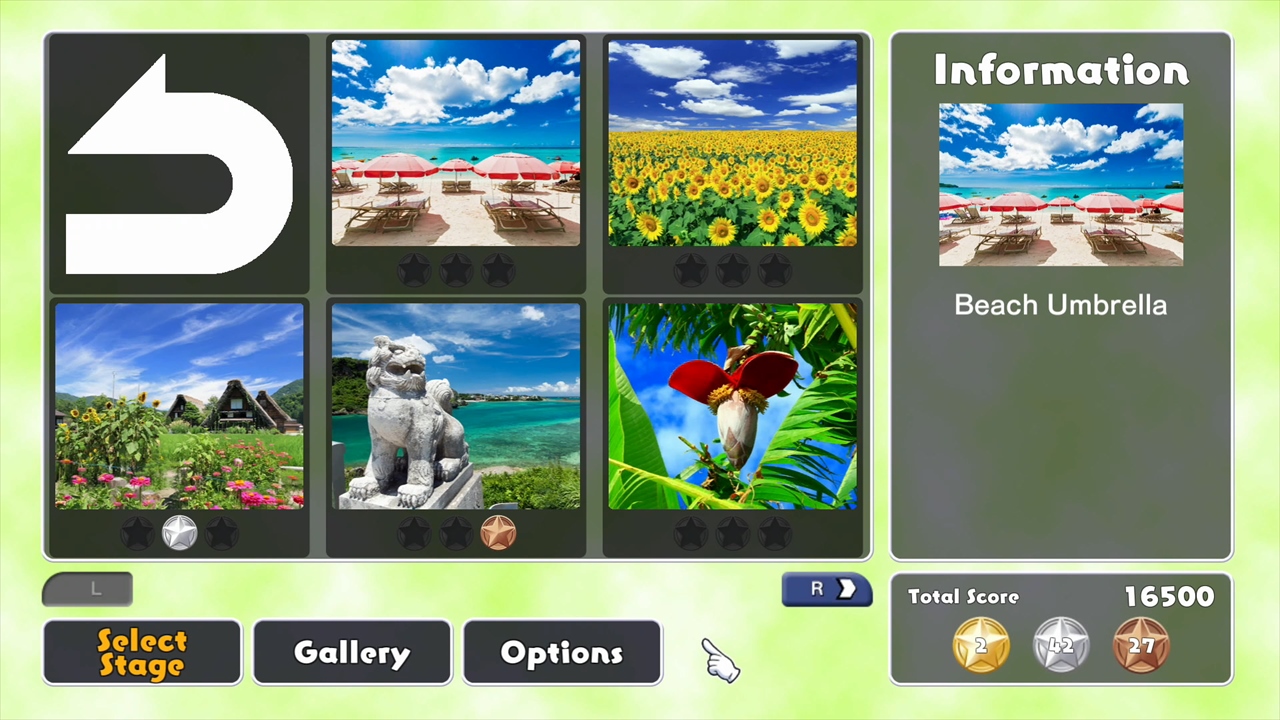1280x720 pixels.
Task: Click the silver star under the village stage
Action: click(178, 533)
